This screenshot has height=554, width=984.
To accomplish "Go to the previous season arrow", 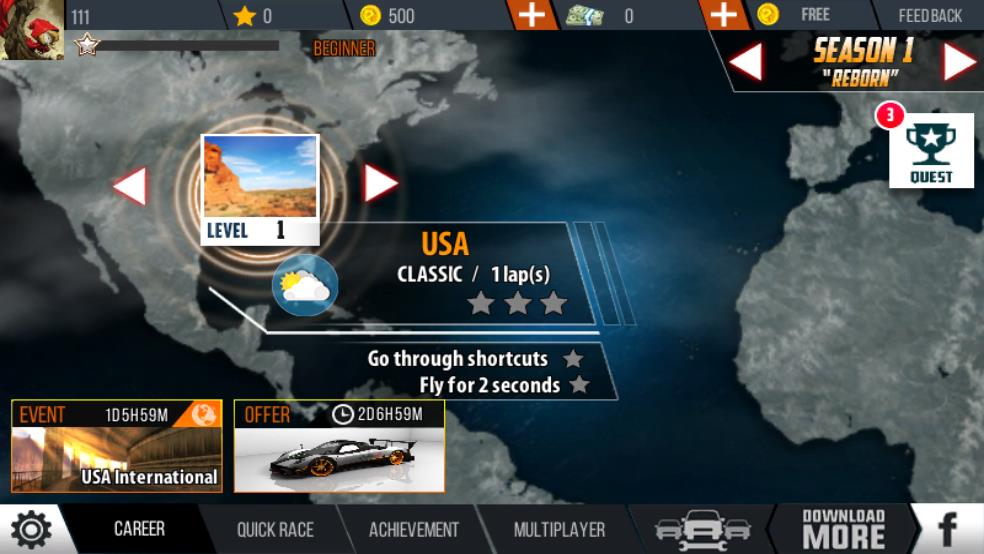I will [745, 62].
